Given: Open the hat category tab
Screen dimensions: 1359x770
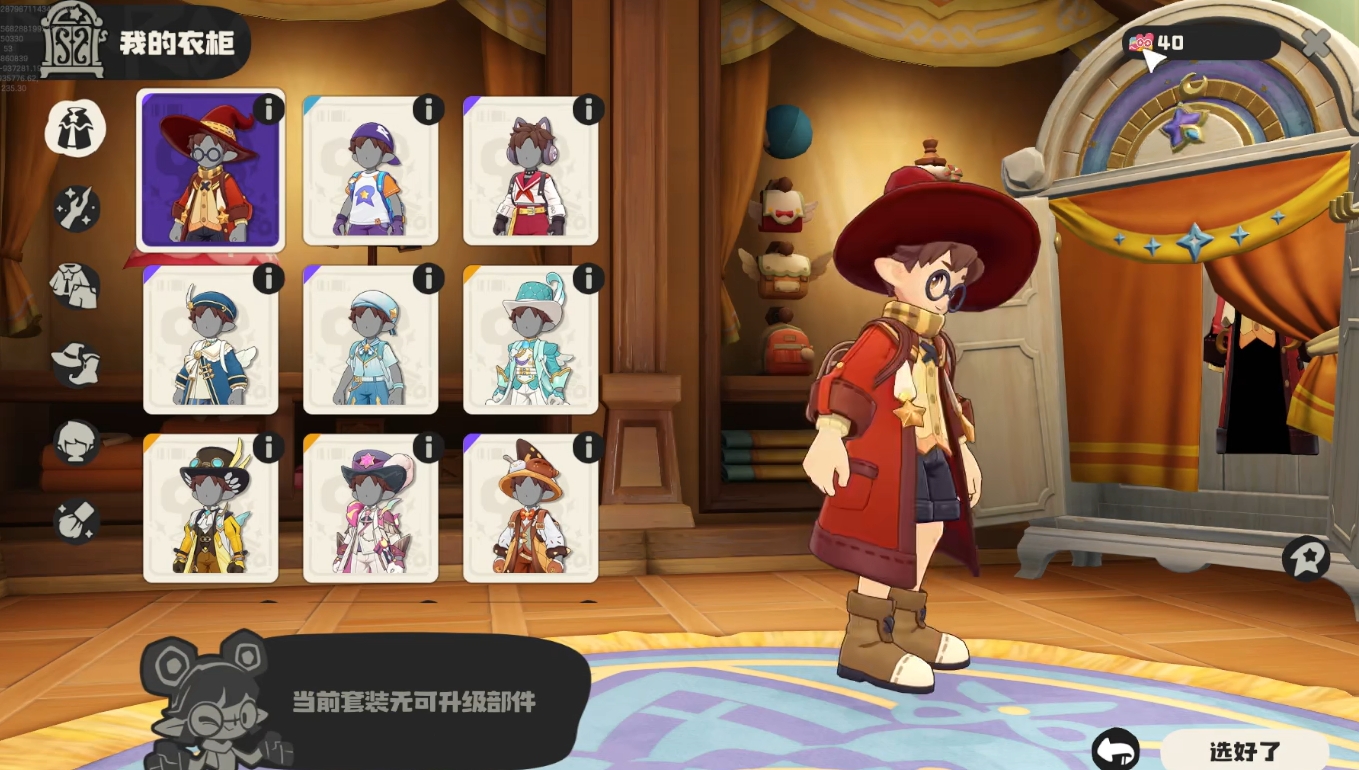Looking at the screenshot, I should tap(76, 364).
